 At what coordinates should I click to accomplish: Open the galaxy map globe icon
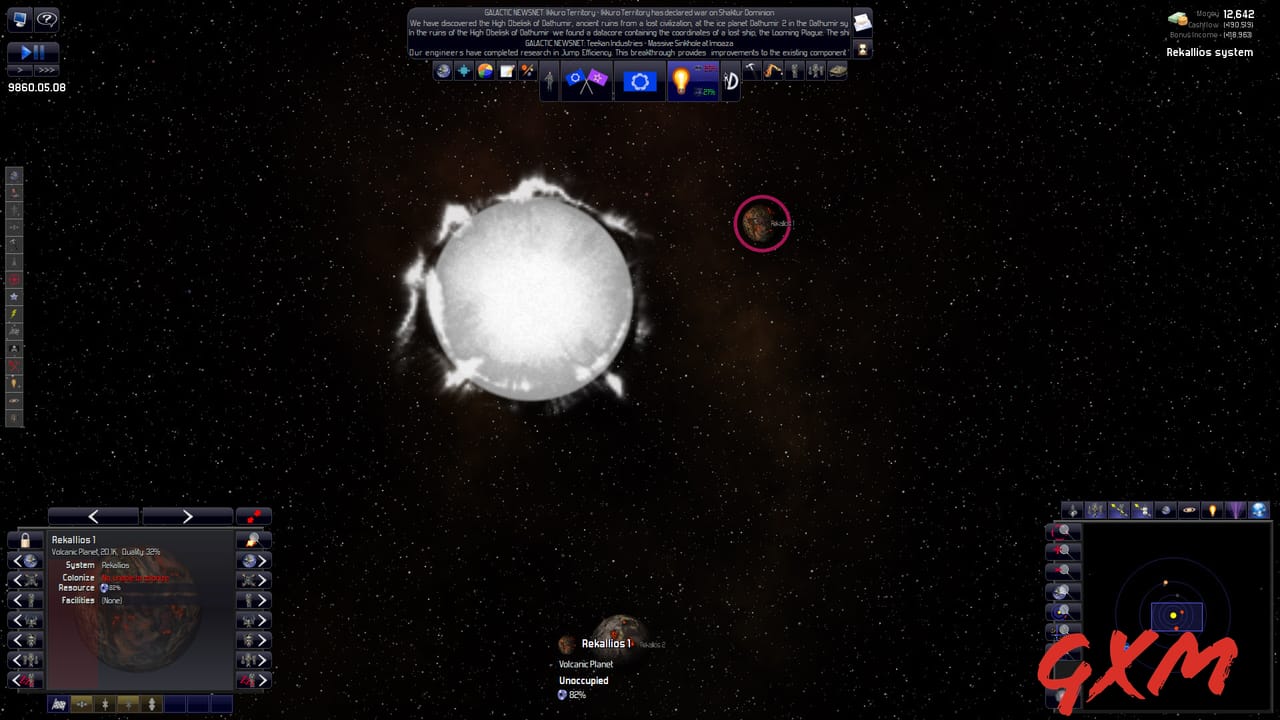tap(443, 72)
